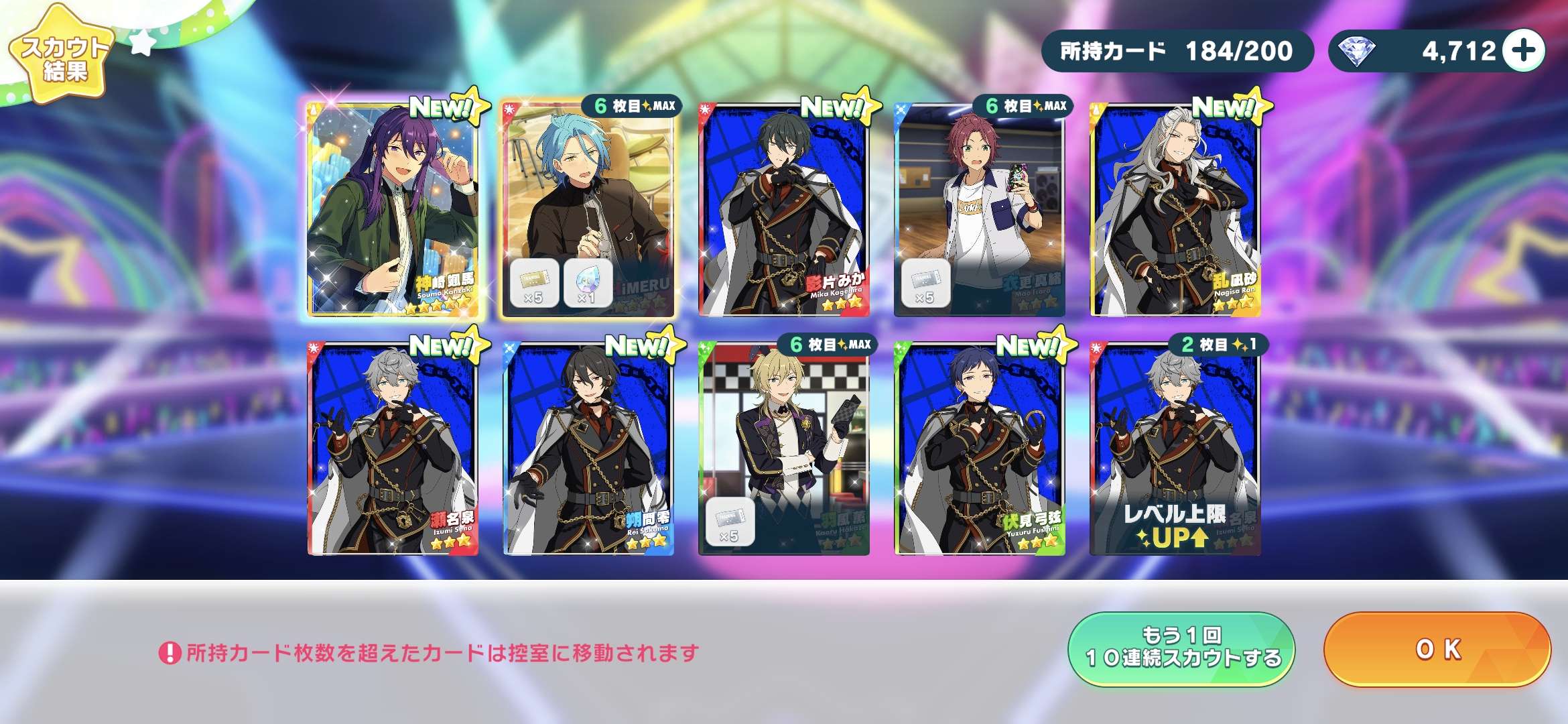Select the Rei Sakuma card
This screenshot has width=1568, height=724.
[588, 448]
